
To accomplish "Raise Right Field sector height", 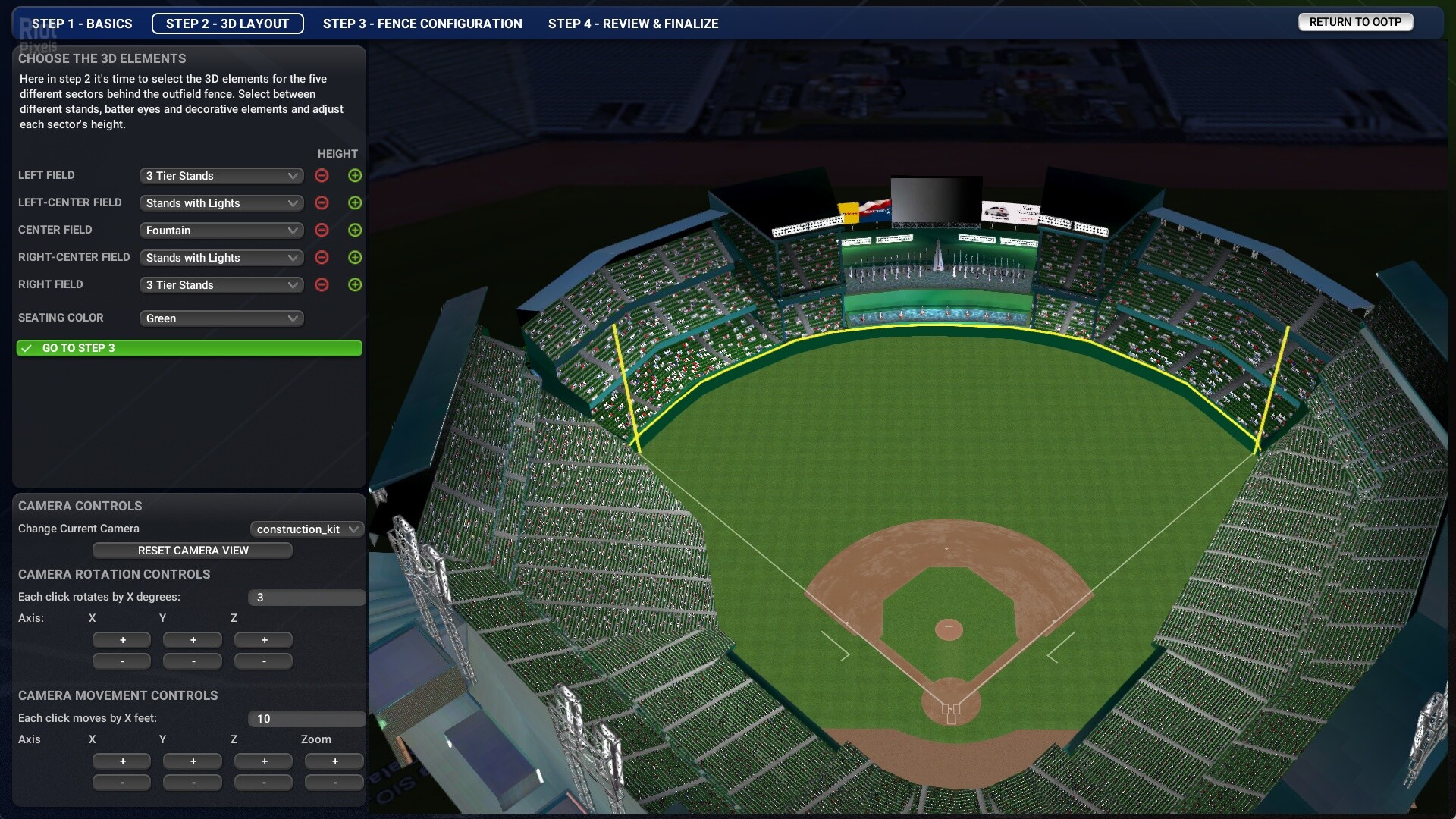I will pyautogui.click(x=355, y=285).
